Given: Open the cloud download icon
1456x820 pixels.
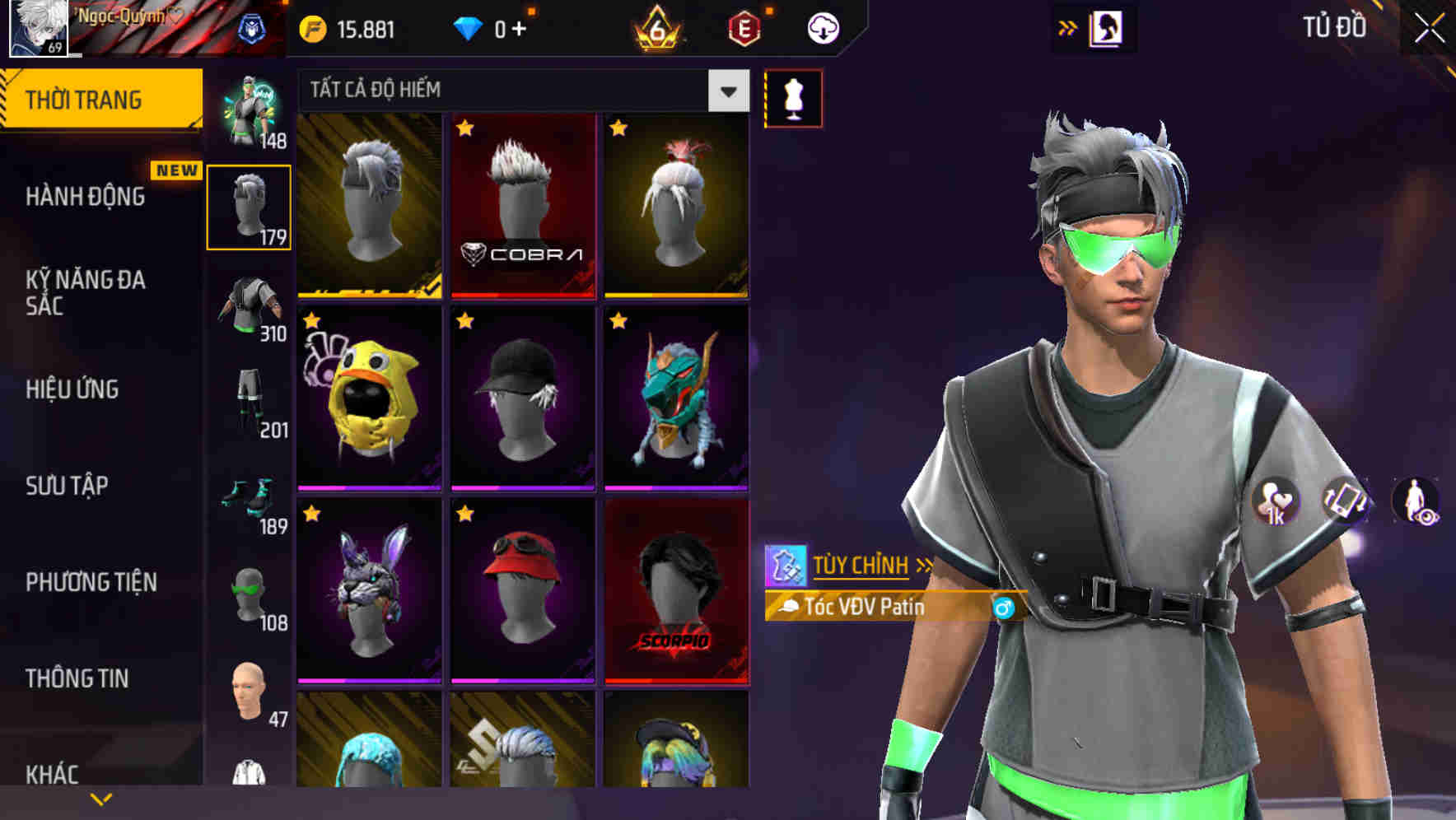Looking at the screenshot, I should coord(821,27).
